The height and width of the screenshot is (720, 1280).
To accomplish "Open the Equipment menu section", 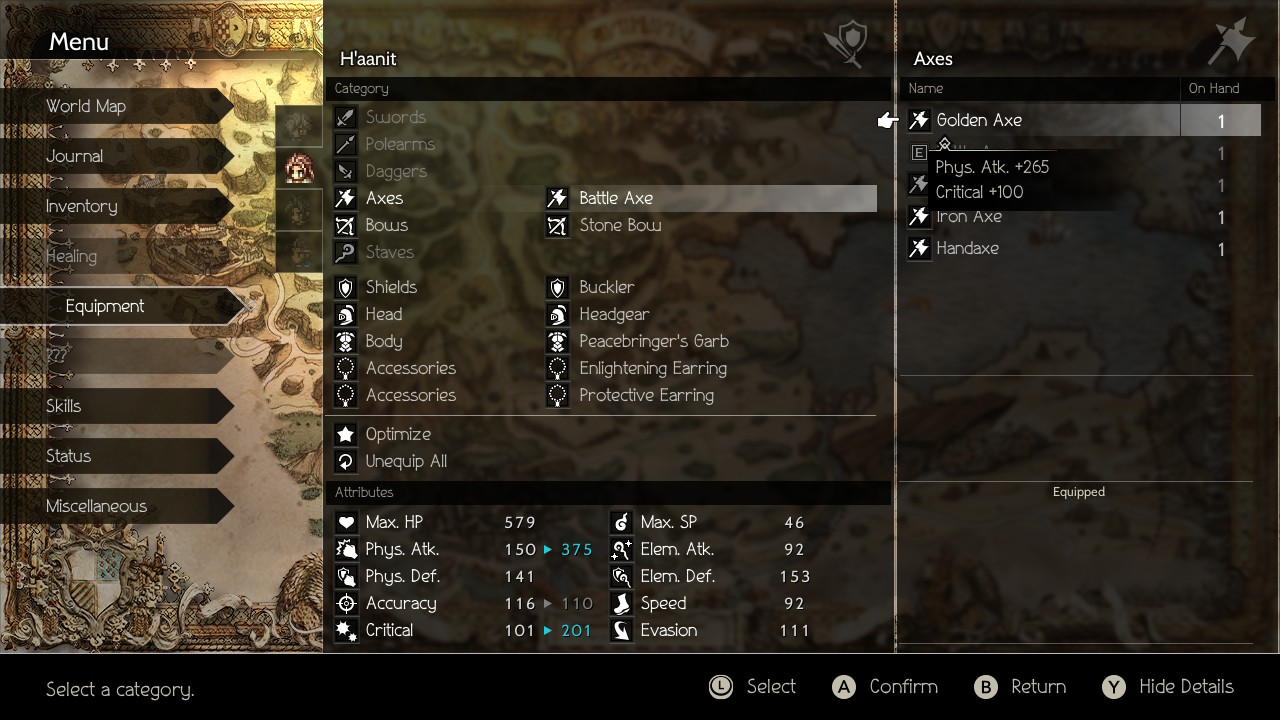I will point(105,306).
